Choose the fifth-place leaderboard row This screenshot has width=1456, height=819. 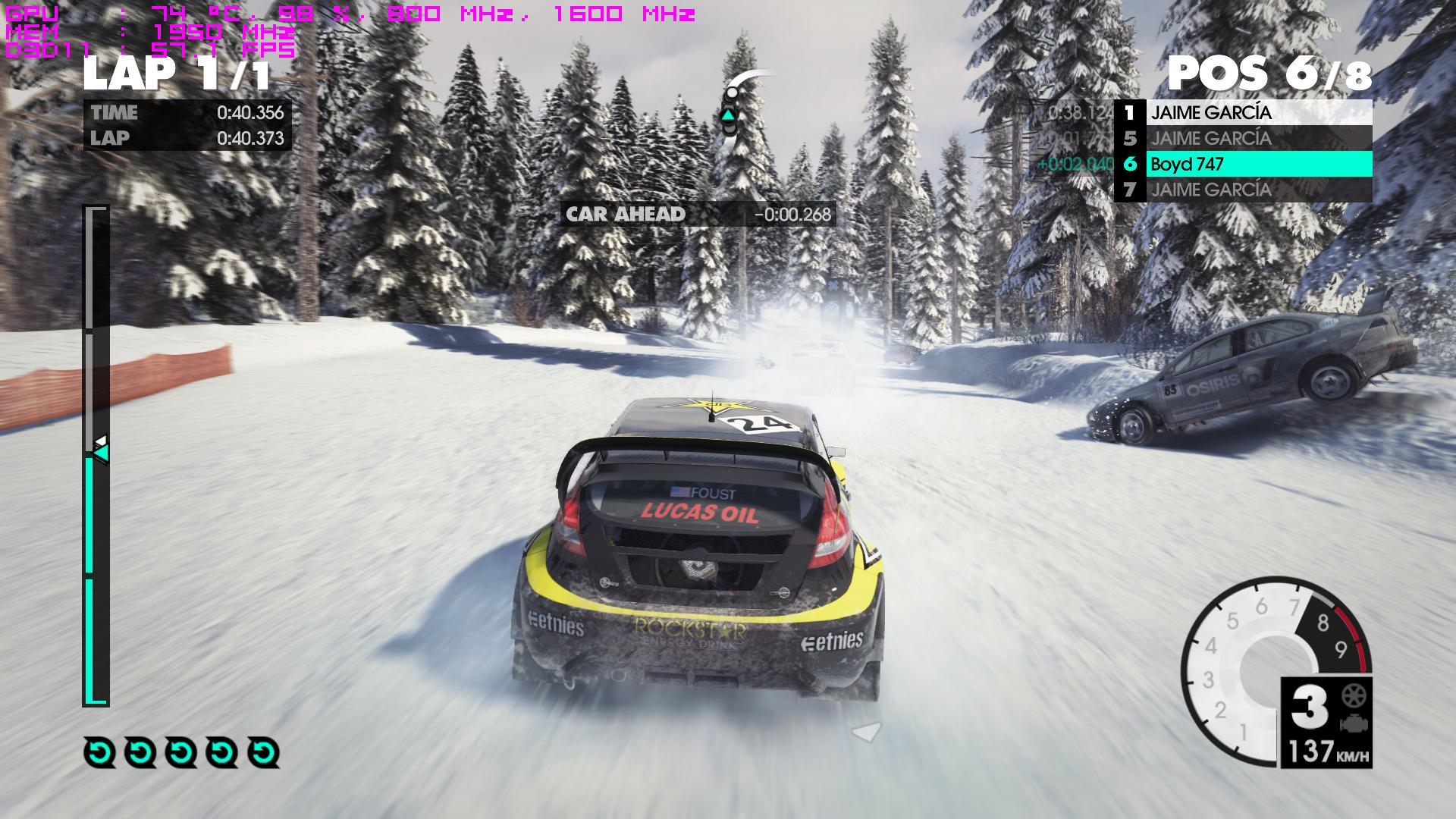pyautogui.click(x=1244, y=139)
